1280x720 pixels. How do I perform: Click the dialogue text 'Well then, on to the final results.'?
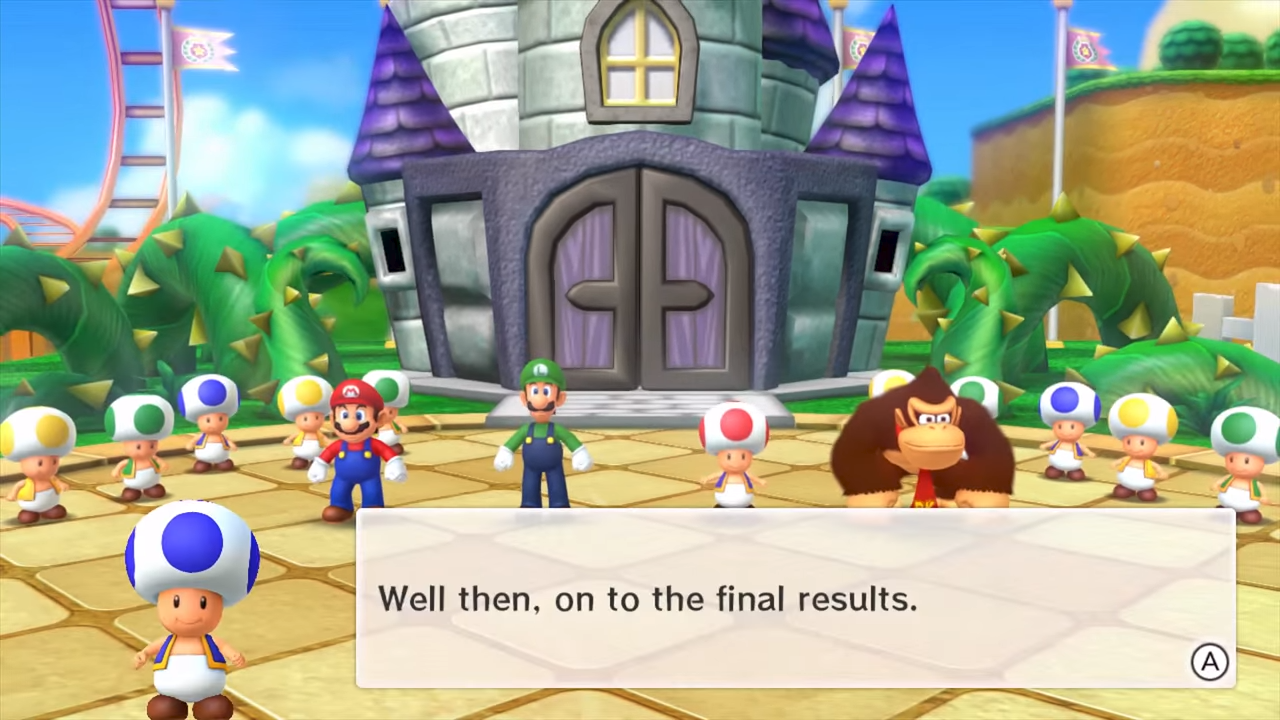pyautogui.click(x=648, y=598)
